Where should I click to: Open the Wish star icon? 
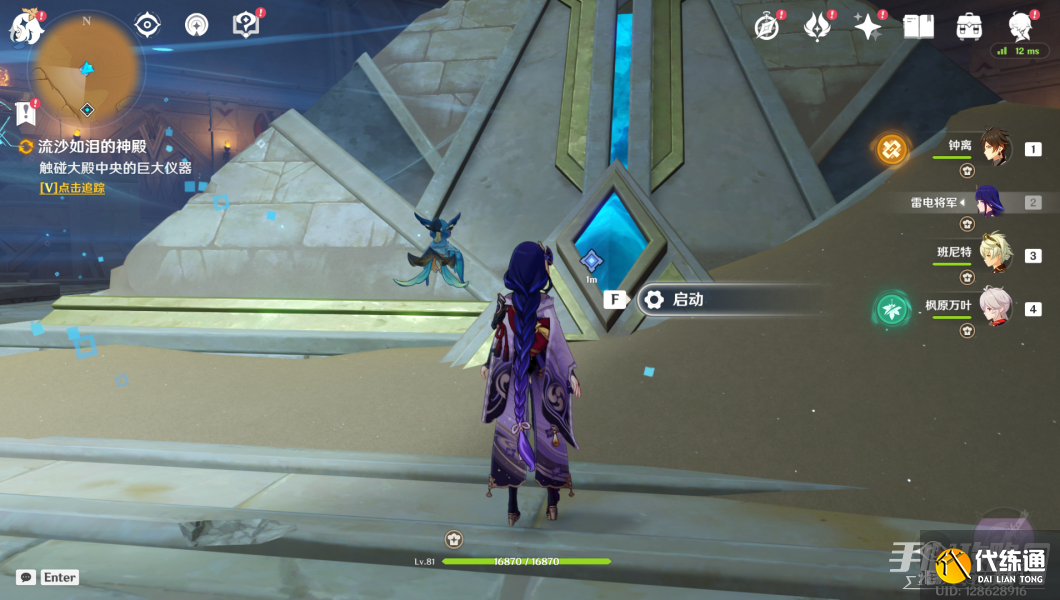click(867, 27)
